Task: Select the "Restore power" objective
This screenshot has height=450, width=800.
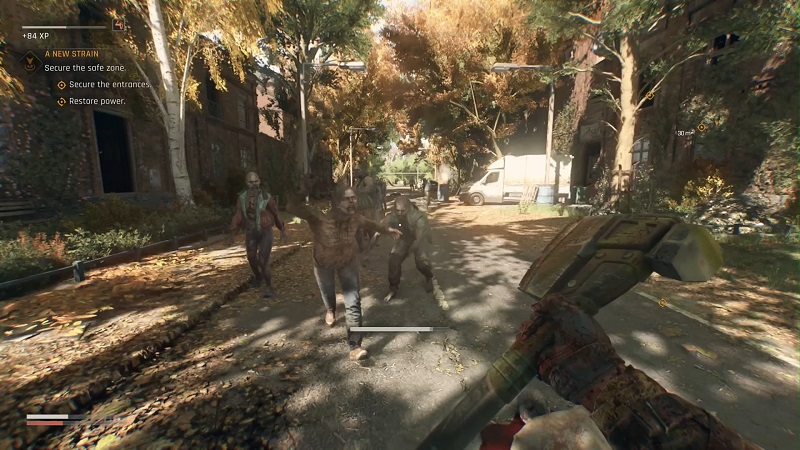Action: tap(97, 101)
